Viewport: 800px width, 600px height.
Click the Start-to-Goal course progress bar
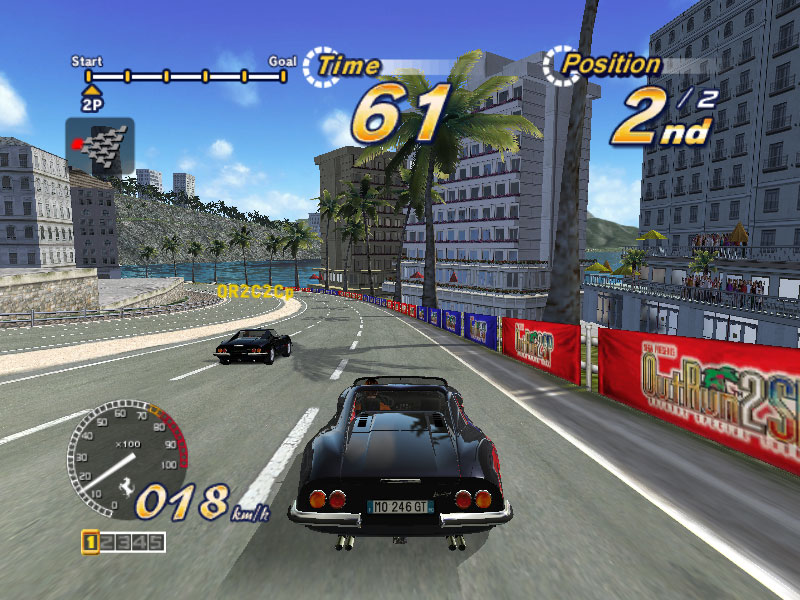click(x=187, y=75)
